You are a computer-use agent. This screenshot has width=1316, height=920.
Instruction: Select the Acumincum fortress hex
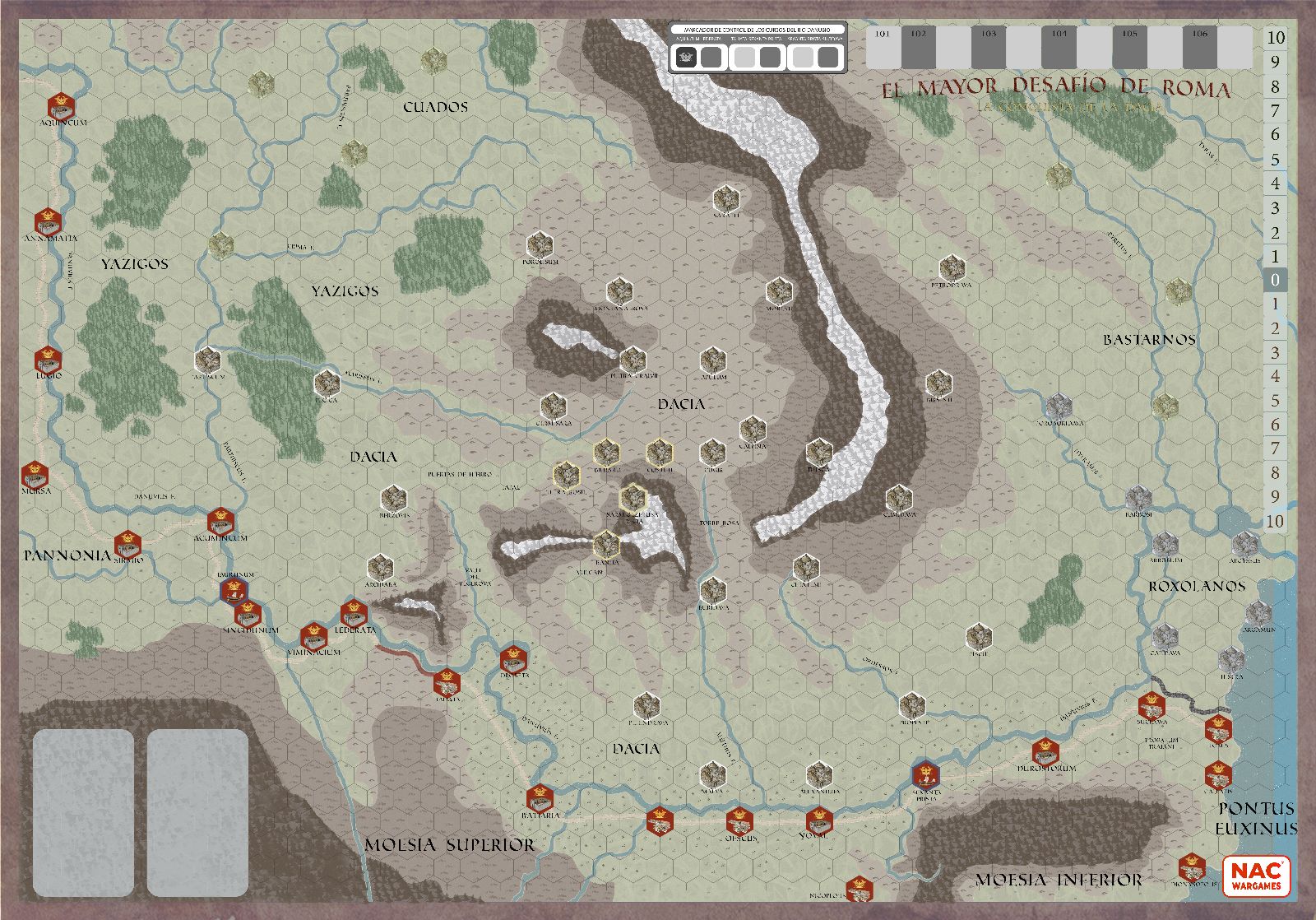coord(220,520)
